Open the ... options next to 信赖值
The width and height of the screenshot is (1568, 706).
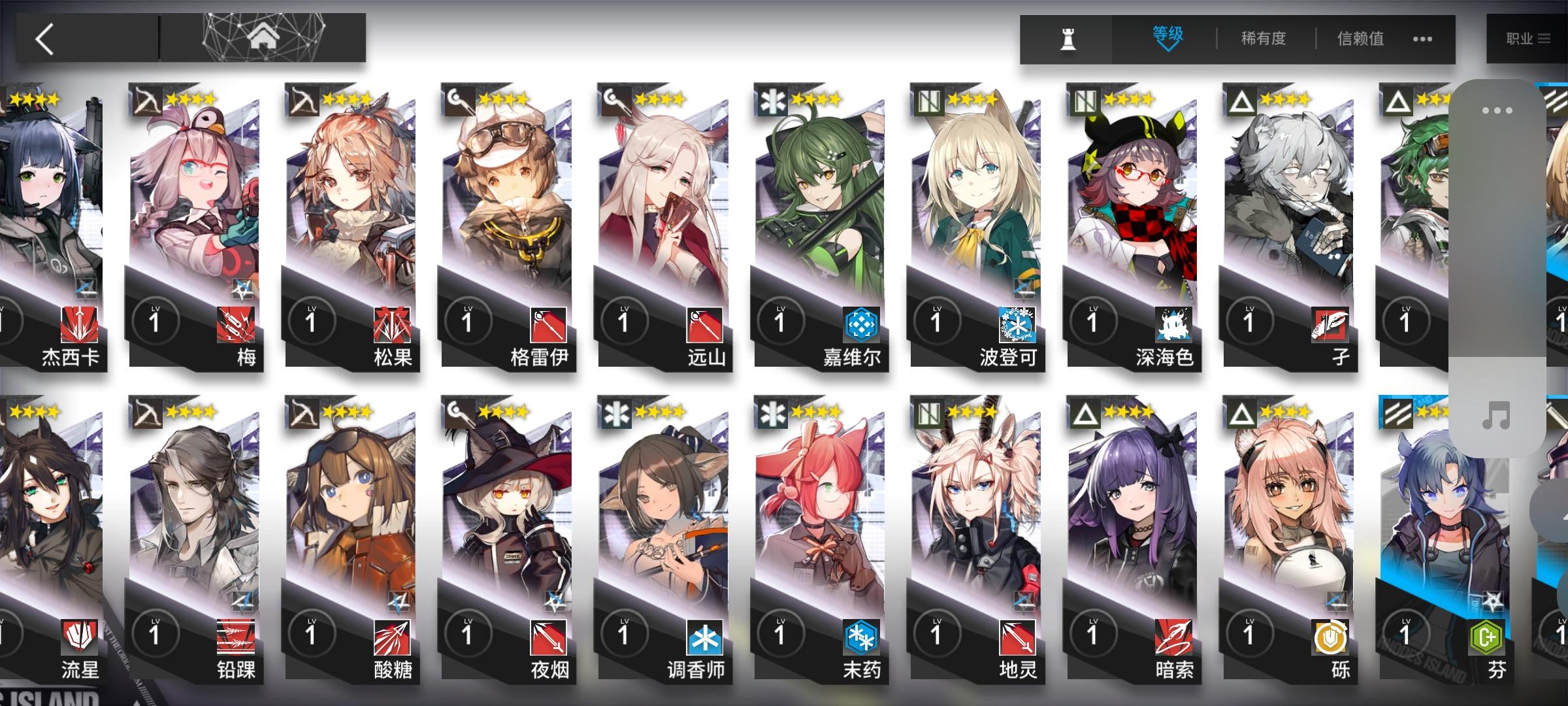click(x=1422, y=39)
